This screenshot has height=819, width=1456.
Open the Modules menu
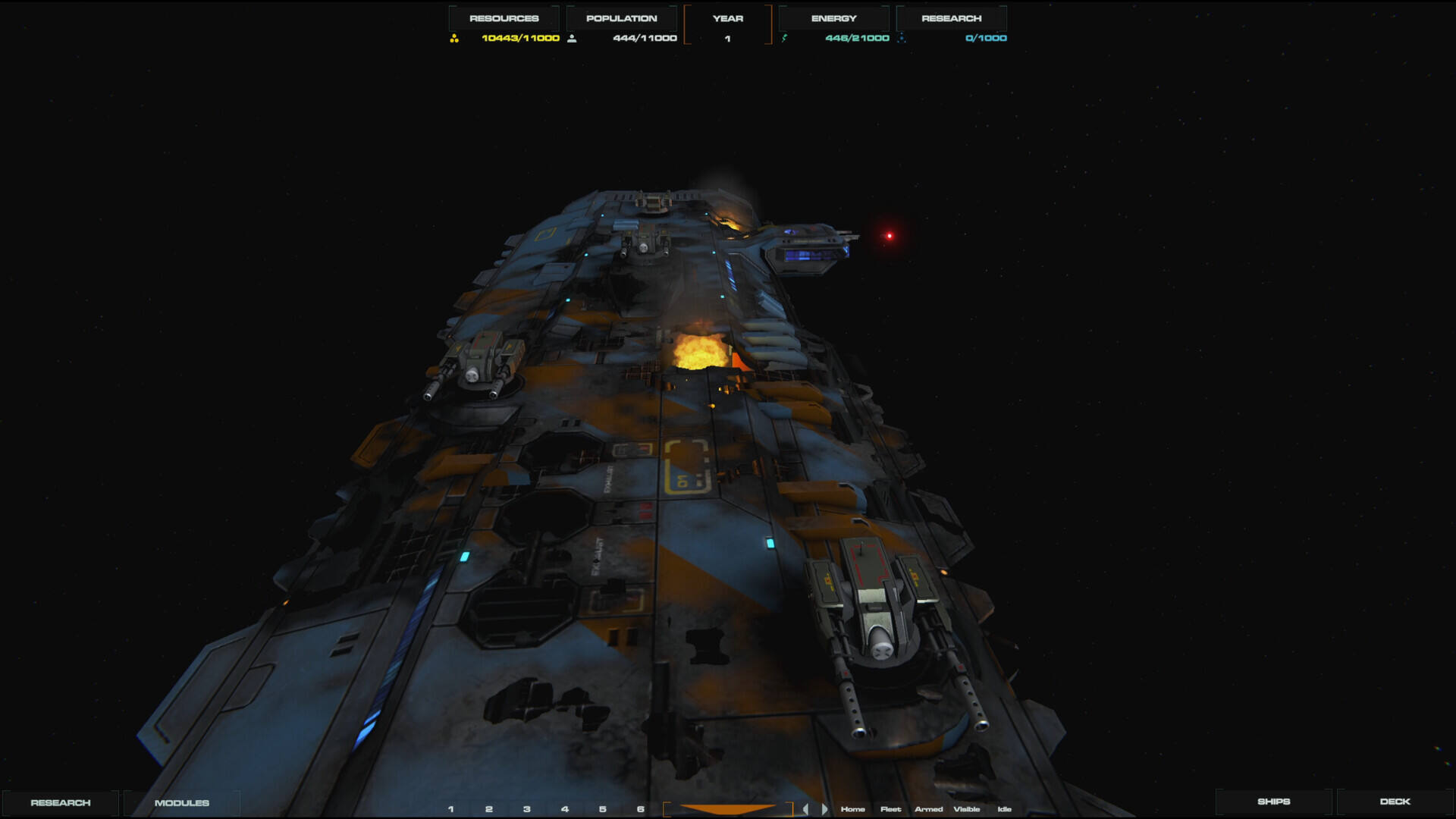click(x=182, y=802)
